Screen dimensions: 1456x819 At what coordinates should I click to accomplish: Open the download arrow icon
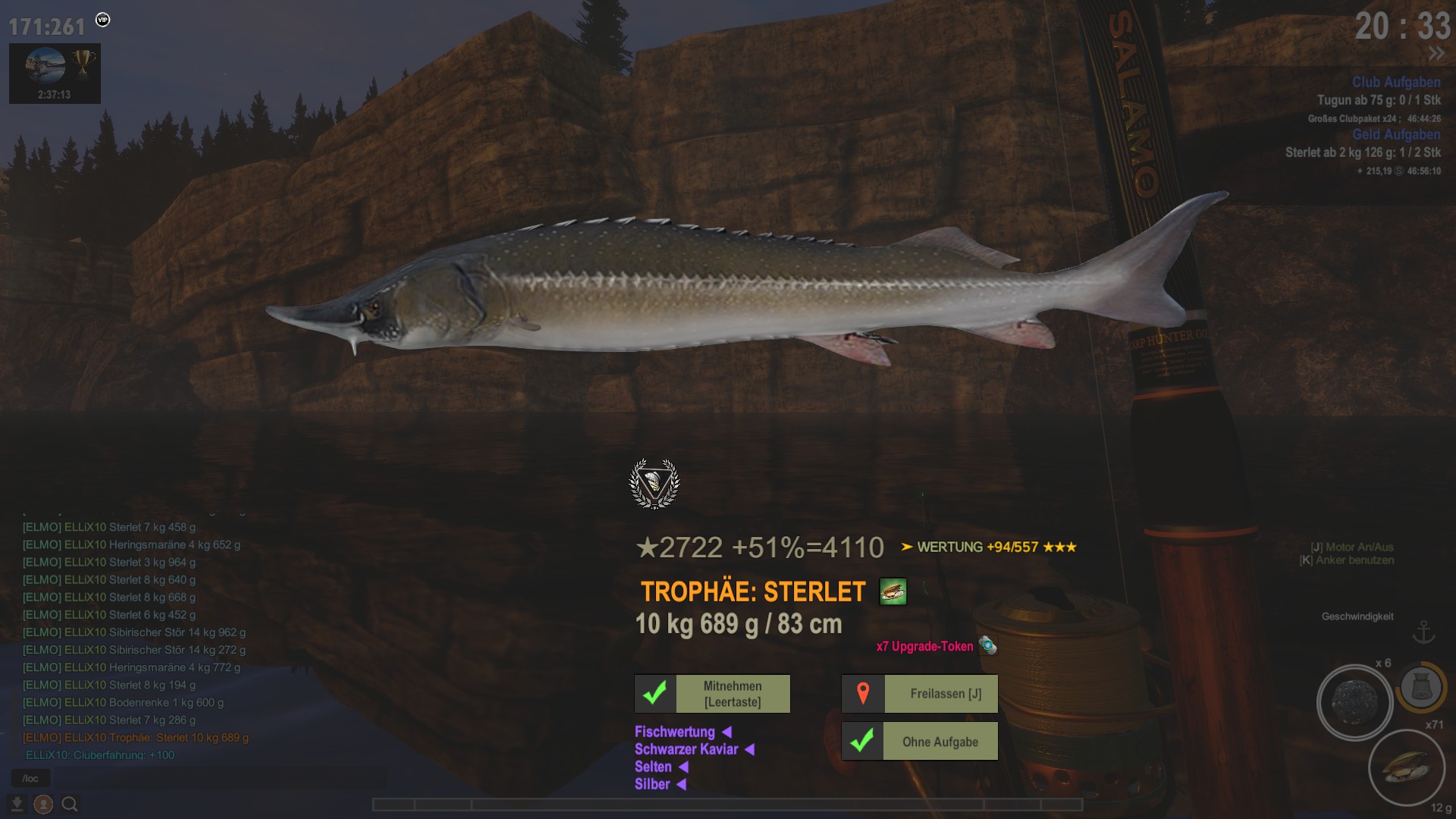tap(17, 804)
